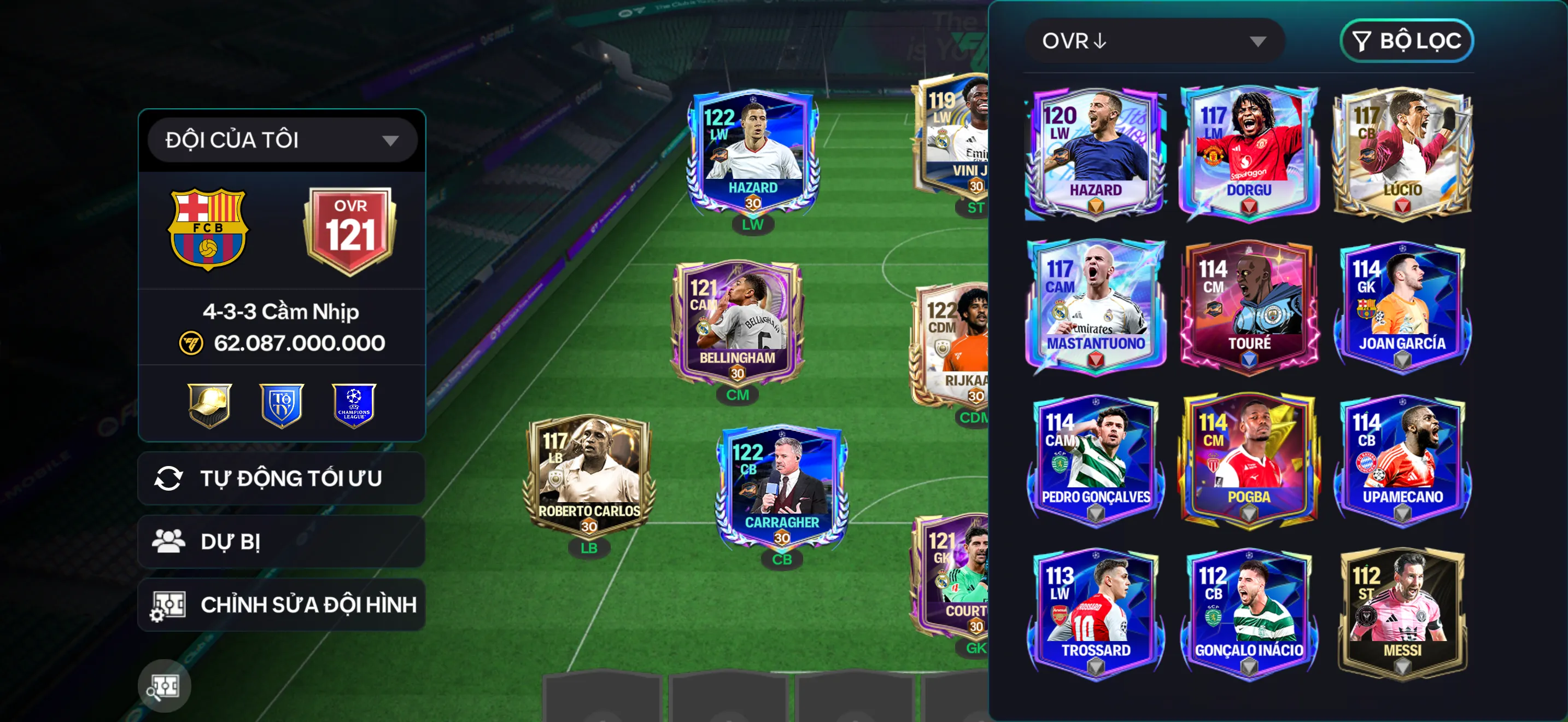The height and width of the screenshot is (722, 1568).
Task: Tap the formation search icon button
Action: (165, 686)
